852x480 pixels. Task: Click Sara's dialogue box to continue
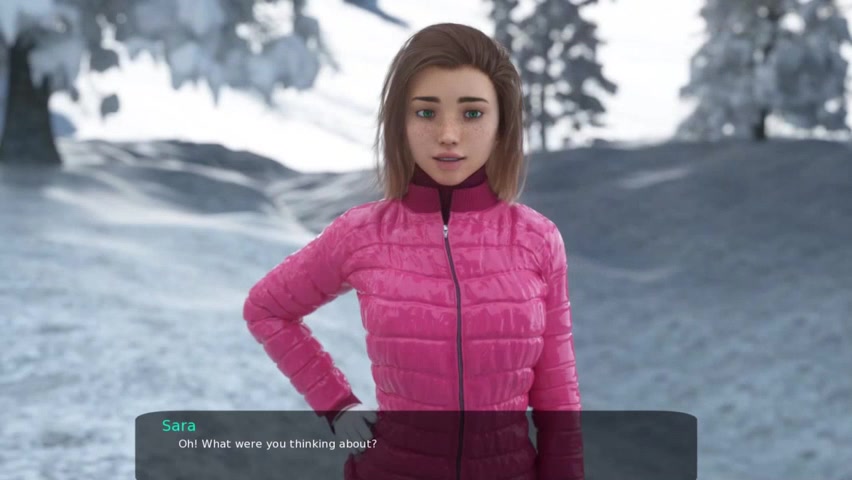pyautogui.click(x=415, y=444)
